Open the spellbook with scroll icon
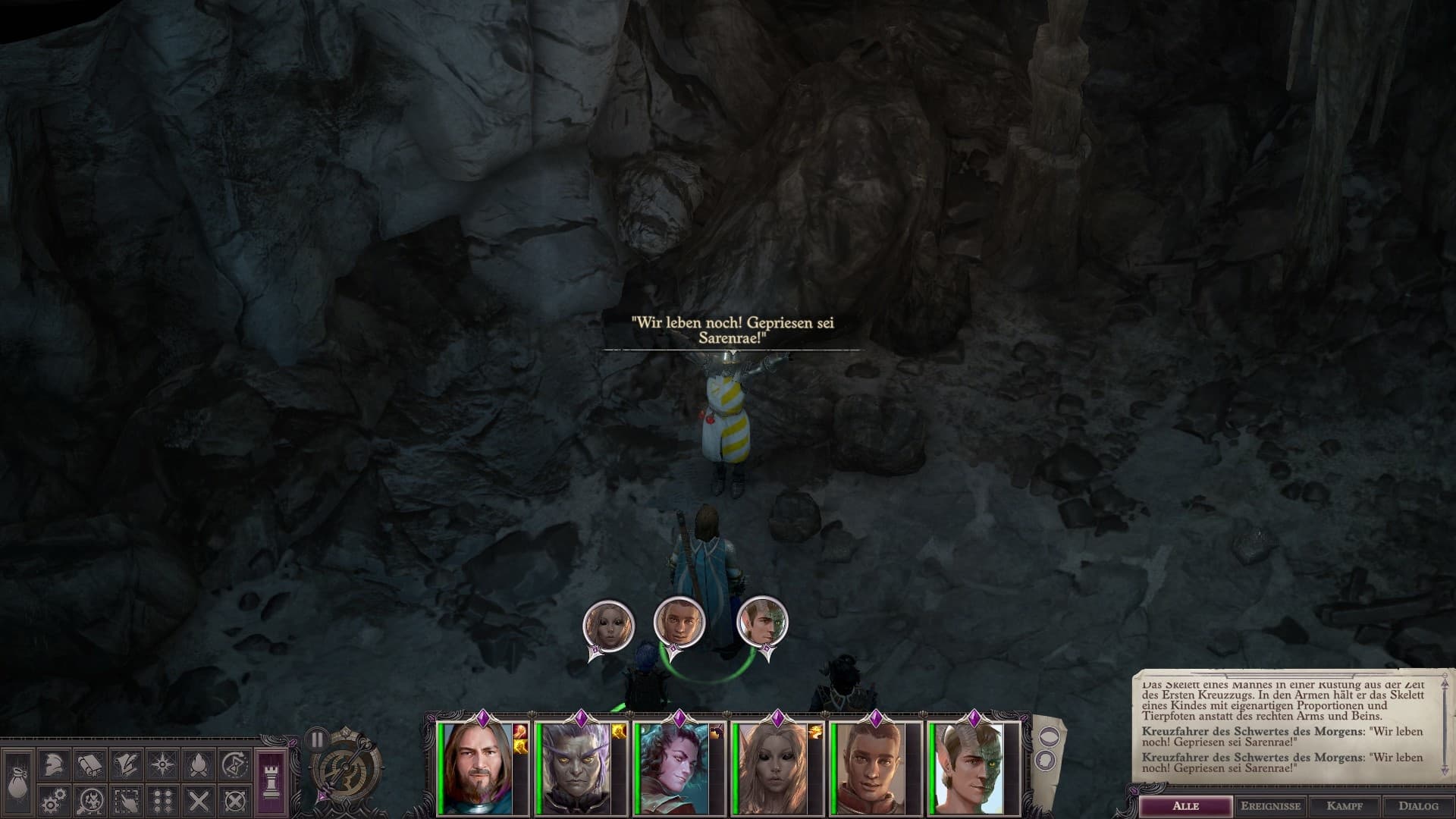Screen dimensions: 1456x819 pos(89,766)
